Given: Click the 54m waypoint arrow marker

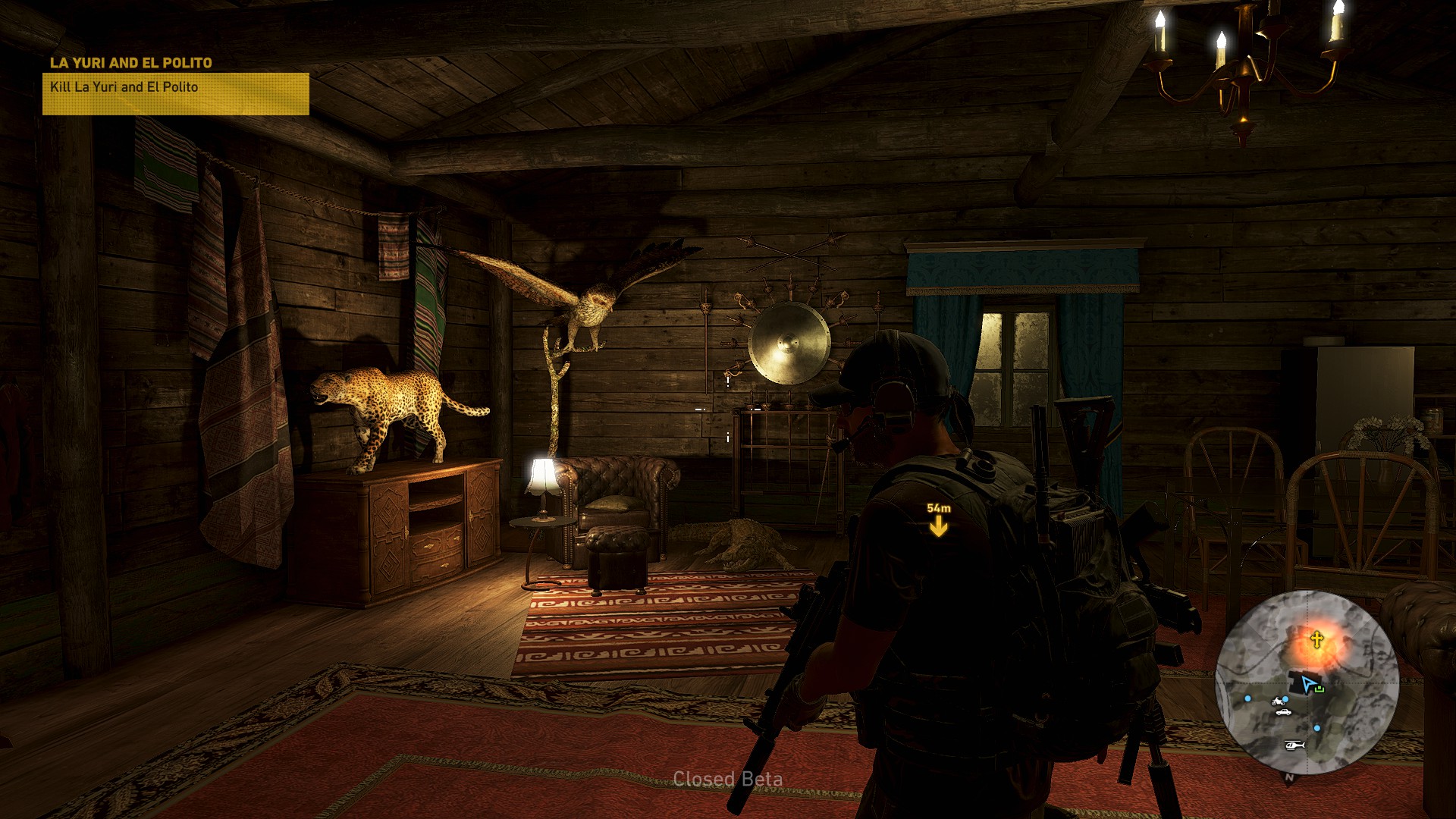Looking at the screenshot, I should coord(939,527).
